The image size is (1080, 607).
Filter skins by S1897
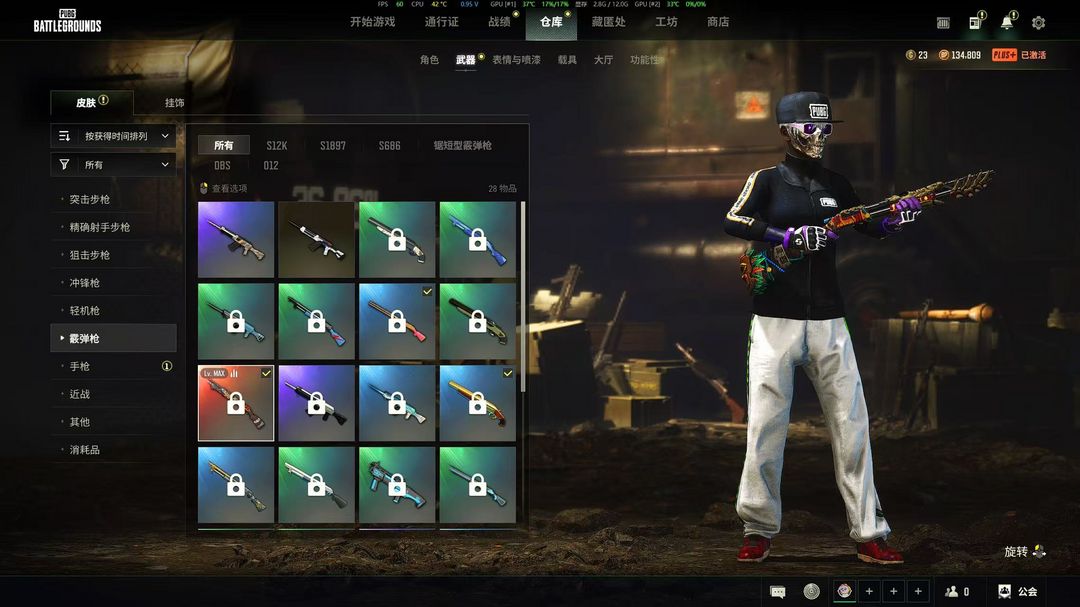[333, 146]
